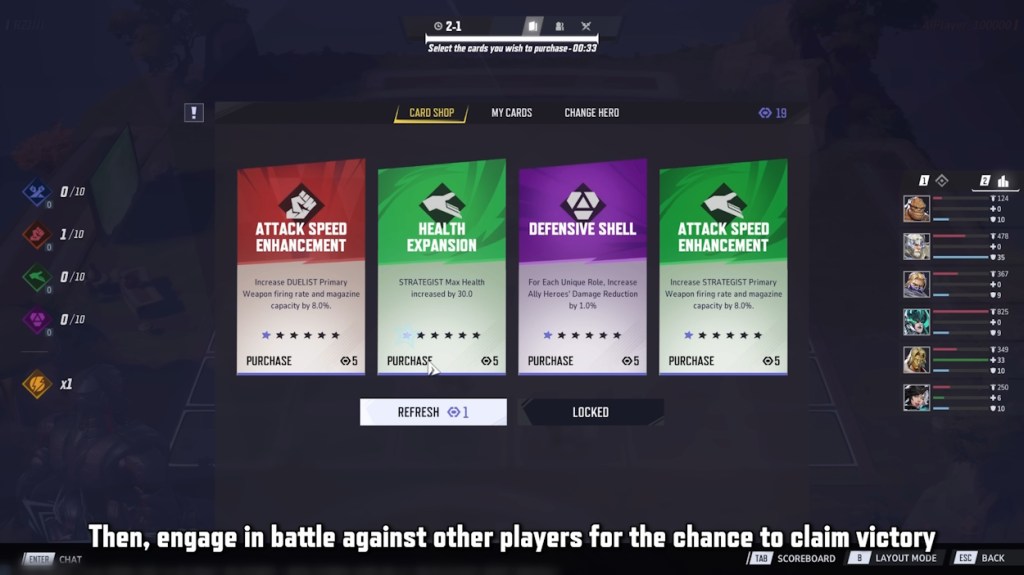Switch to the My Cards tab
The width and height of the screenshot is (1024, 575).
(511, 113)
